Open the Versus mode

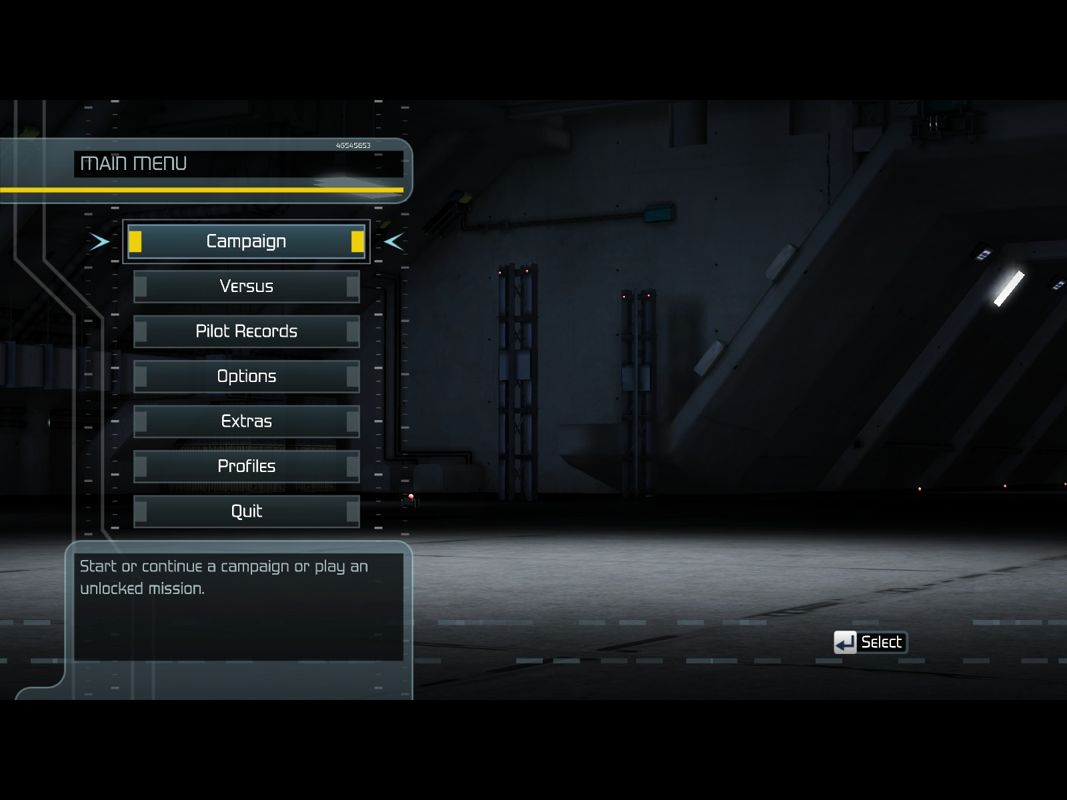click(246, 286)
